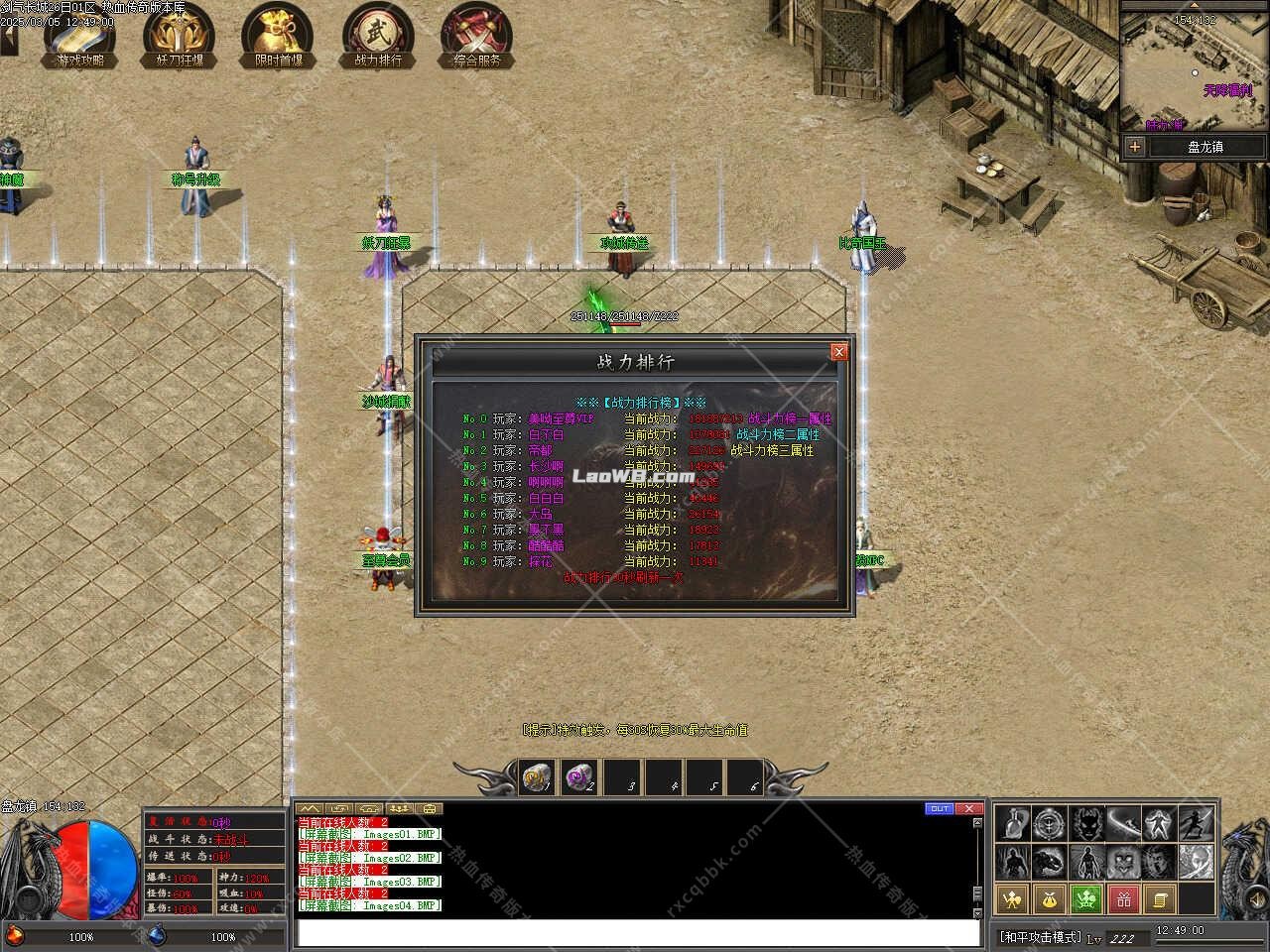This screenshot has height=952, width=1270.
Task: Mute sound with the speaker icon on the dragon
Action: 1255,898
